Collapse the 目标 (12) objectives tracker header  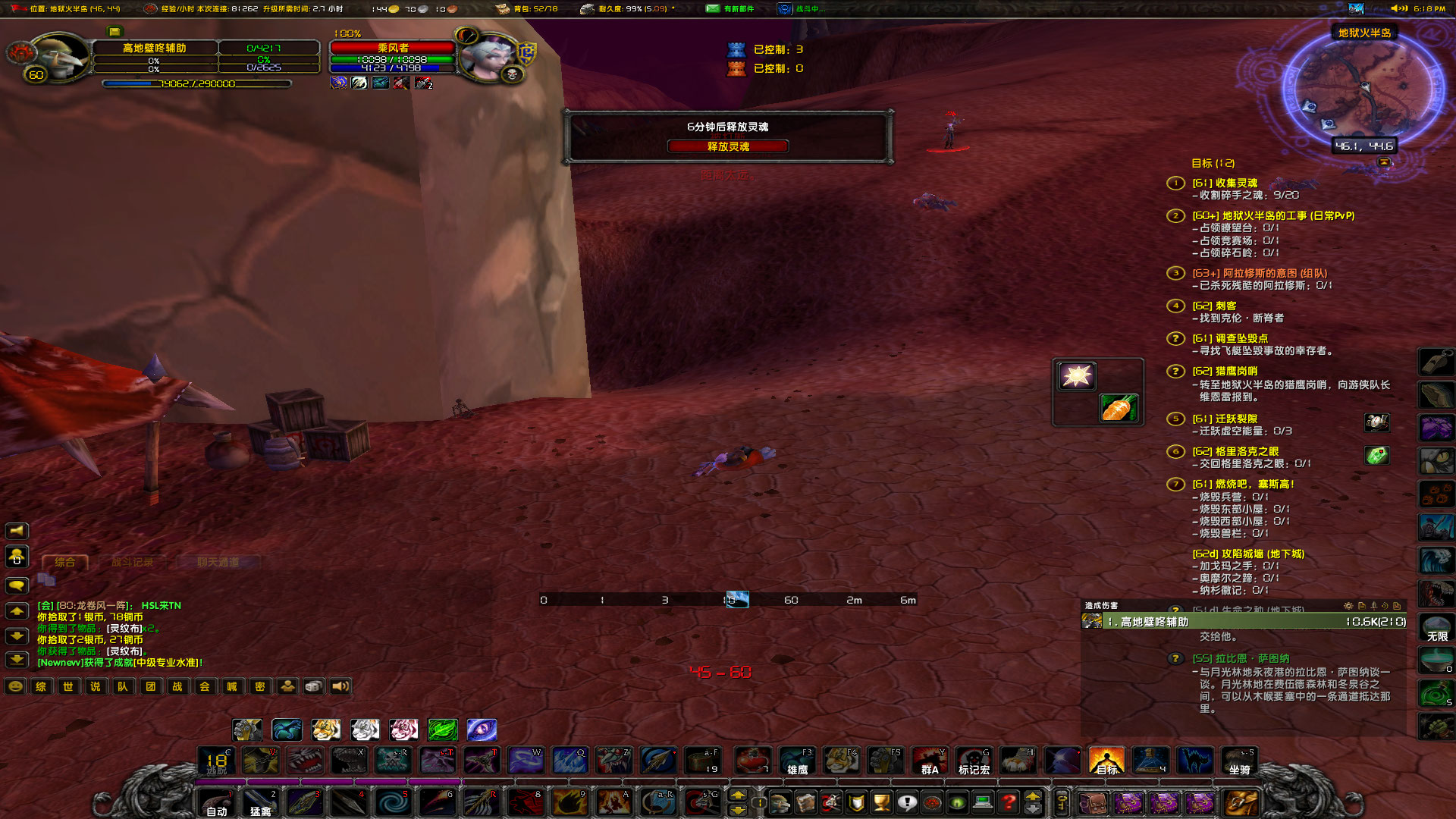point(1213,163)
